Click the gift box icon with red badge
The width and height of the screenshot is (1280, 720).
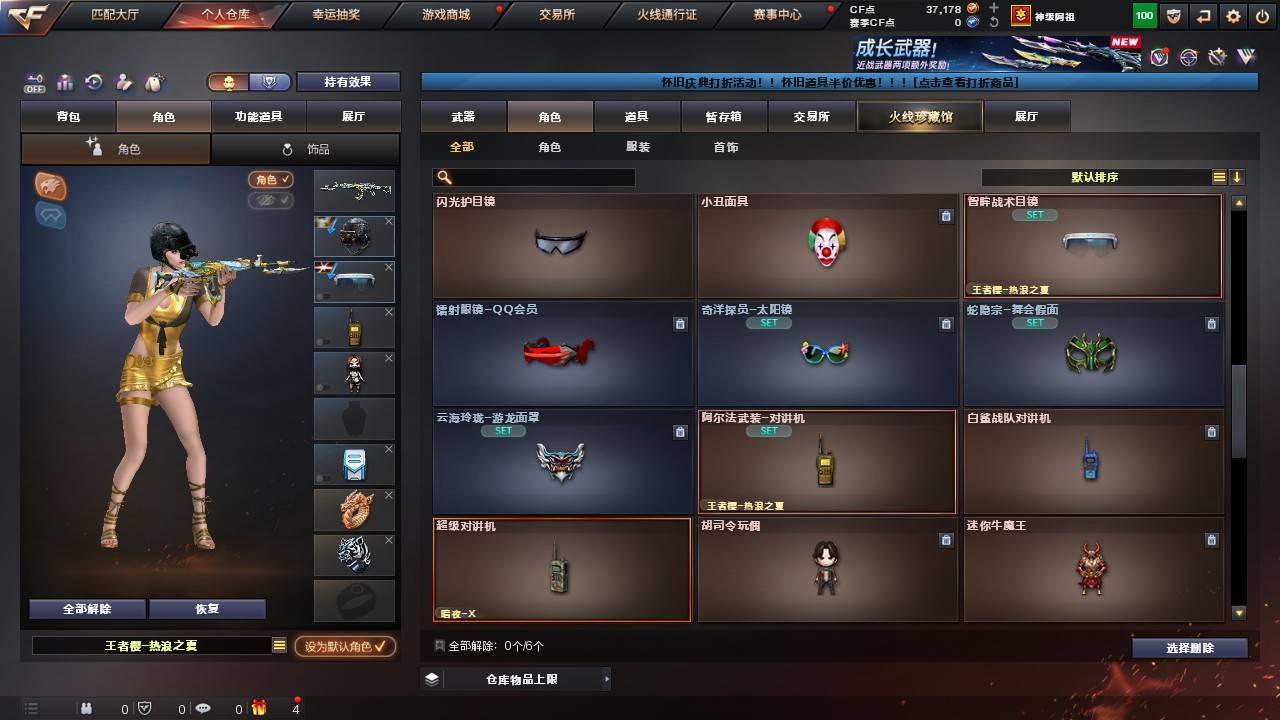point(260,709)
